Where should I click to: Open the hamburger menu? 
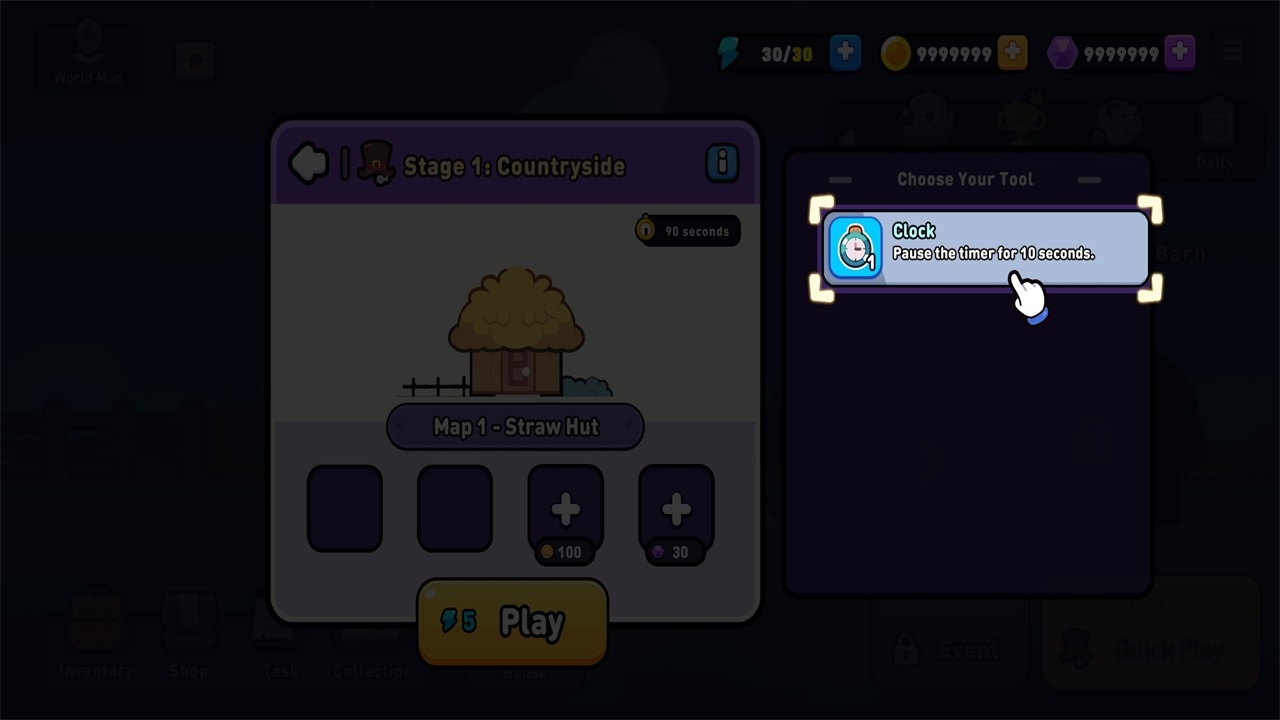(x=1233, y=53)
